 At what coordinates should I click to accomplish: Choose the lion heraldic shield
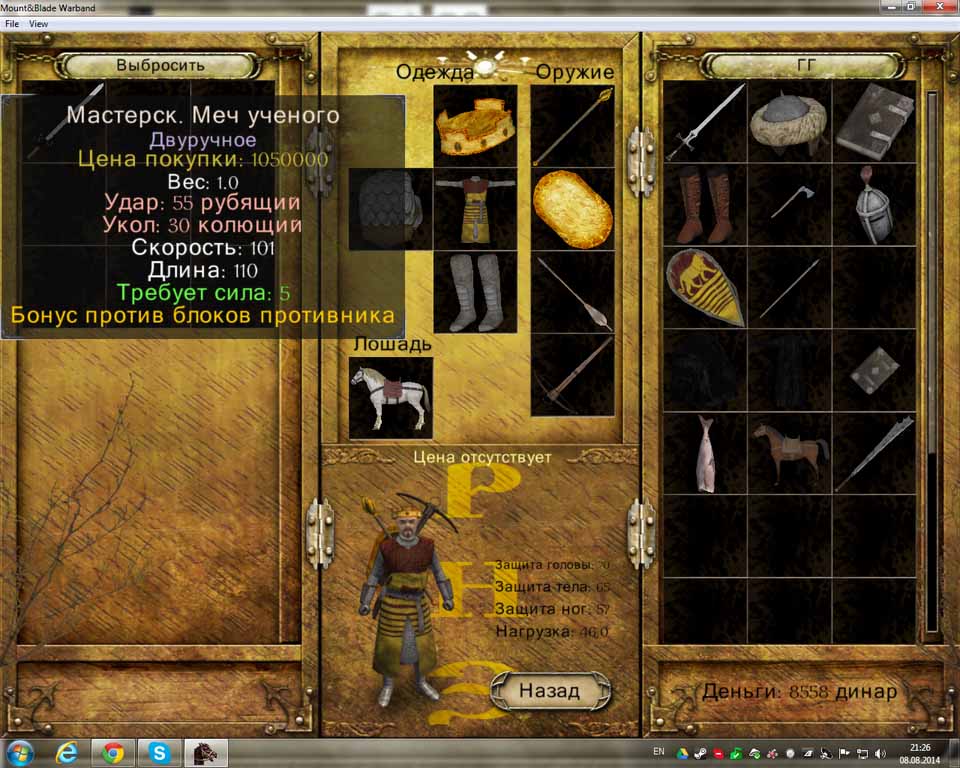click(705, 288)
